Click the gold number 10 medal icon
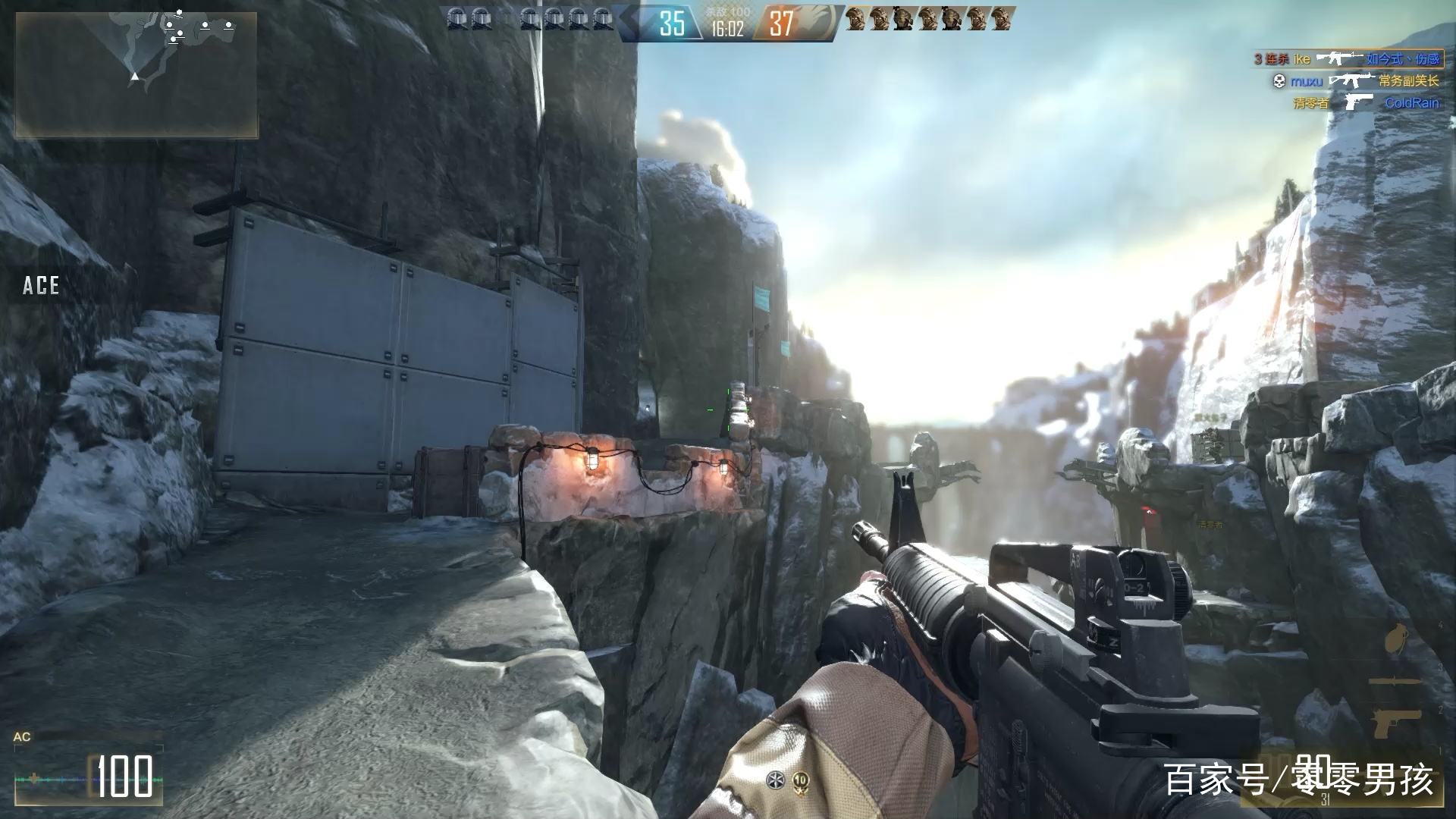 [x=800, y=780]
